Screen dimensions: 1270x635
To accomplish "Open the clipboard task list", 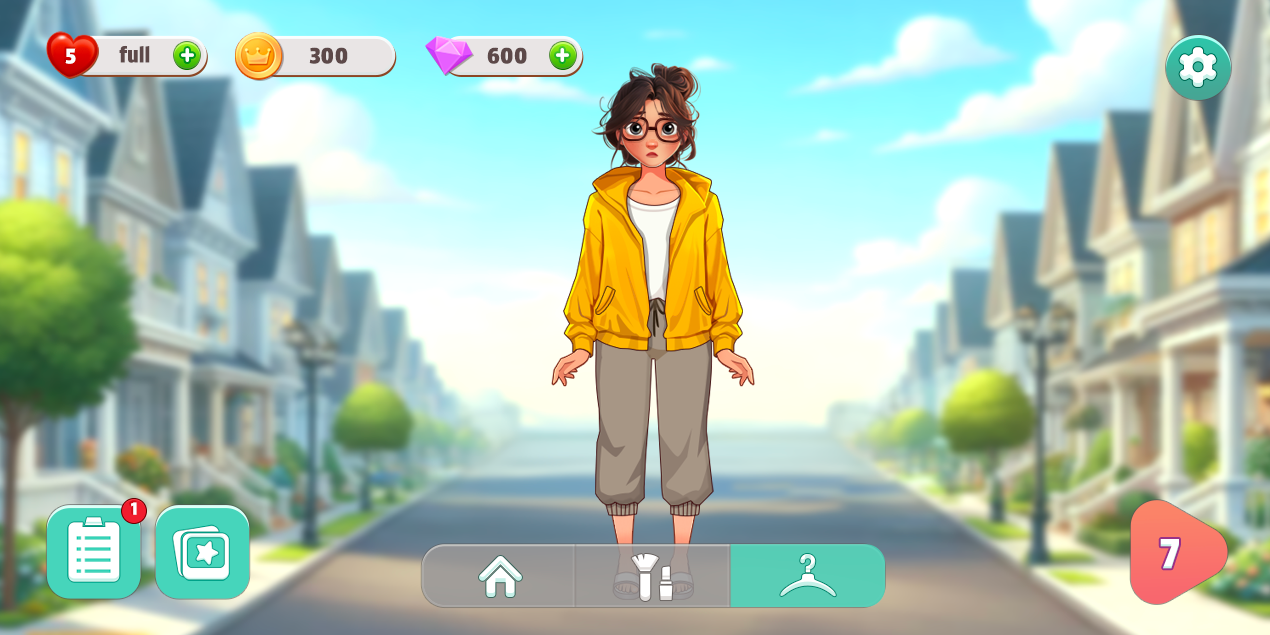I will pos(94,552).
